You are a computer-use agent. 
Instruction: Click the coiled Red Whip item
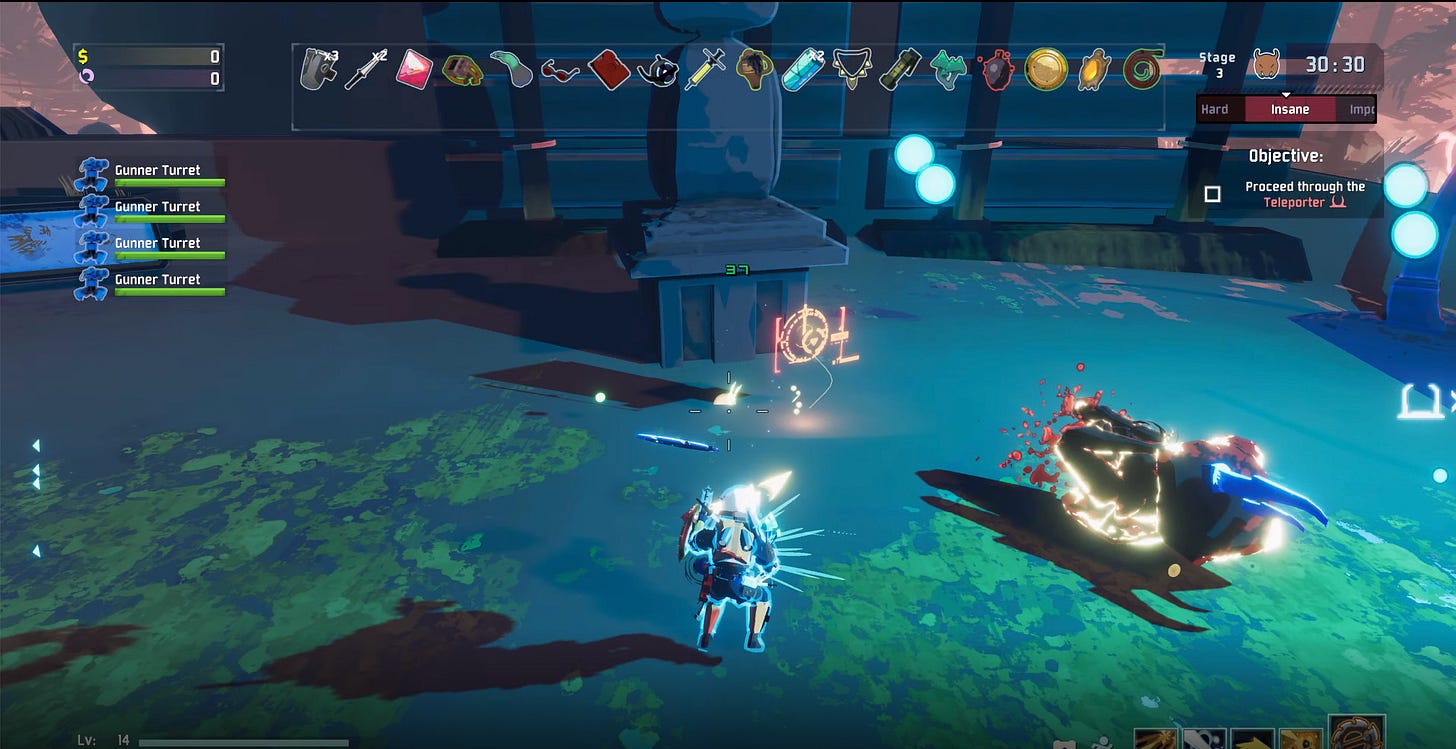(x=1141, y=70)
